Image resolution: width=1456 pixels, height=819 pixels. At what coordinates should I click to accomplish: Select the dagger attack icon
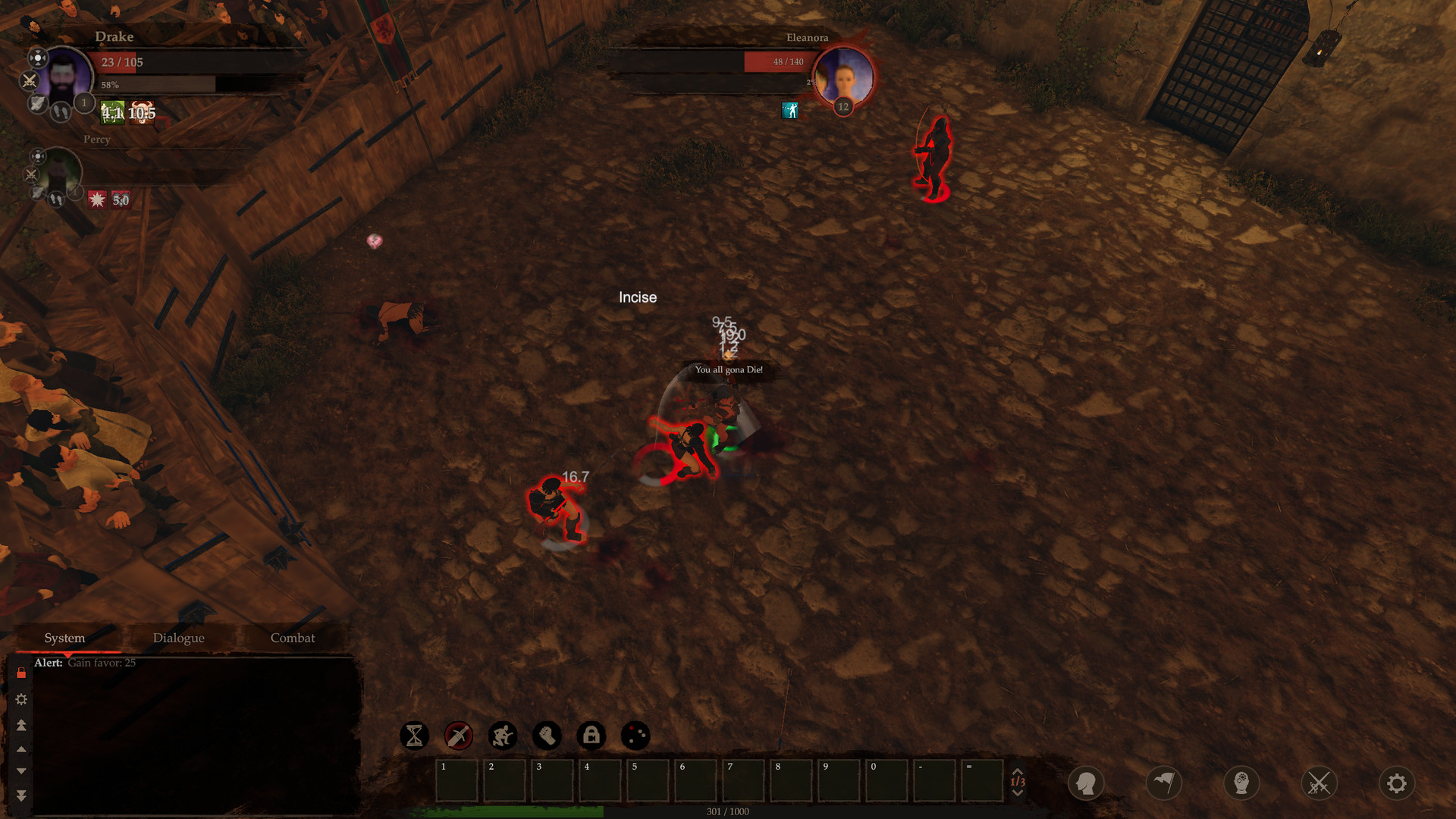click(x=457, y=735)
